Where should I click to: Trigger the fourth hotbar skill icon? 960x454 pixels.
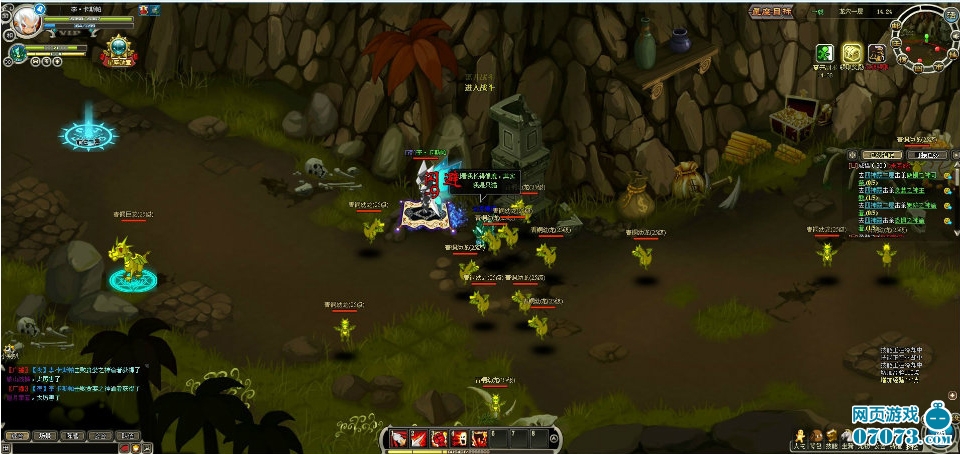pyautogui.click(x=459, y=438)
